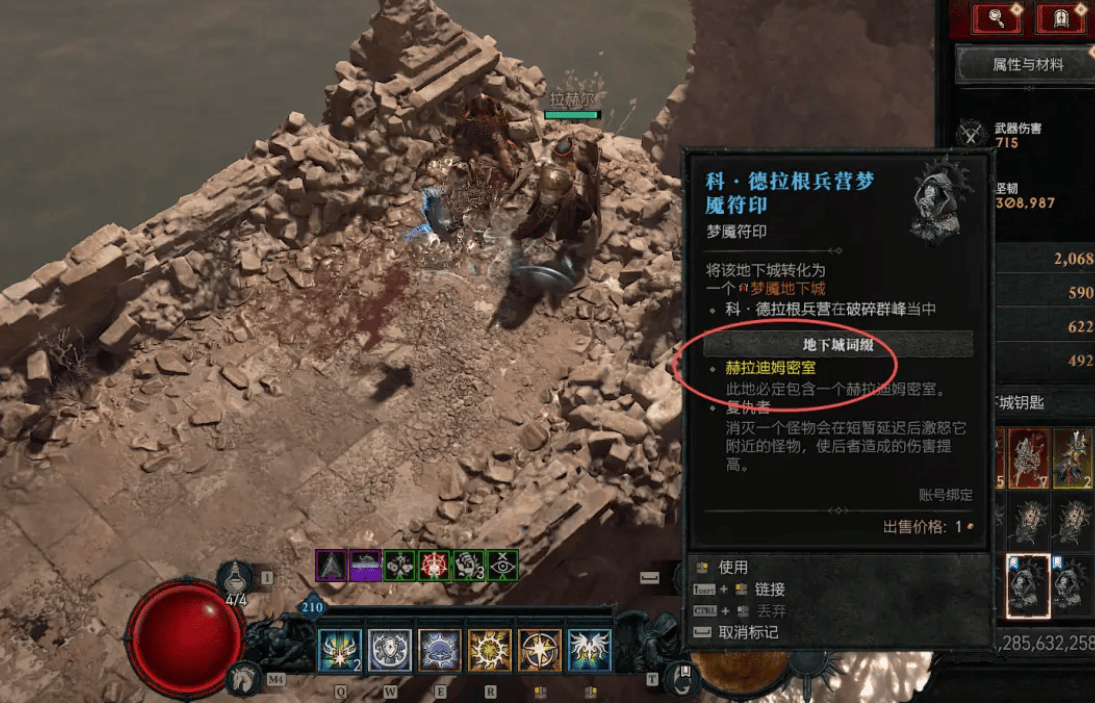
Task: Activate the shield skill bound to W
Action: point(389,650)
